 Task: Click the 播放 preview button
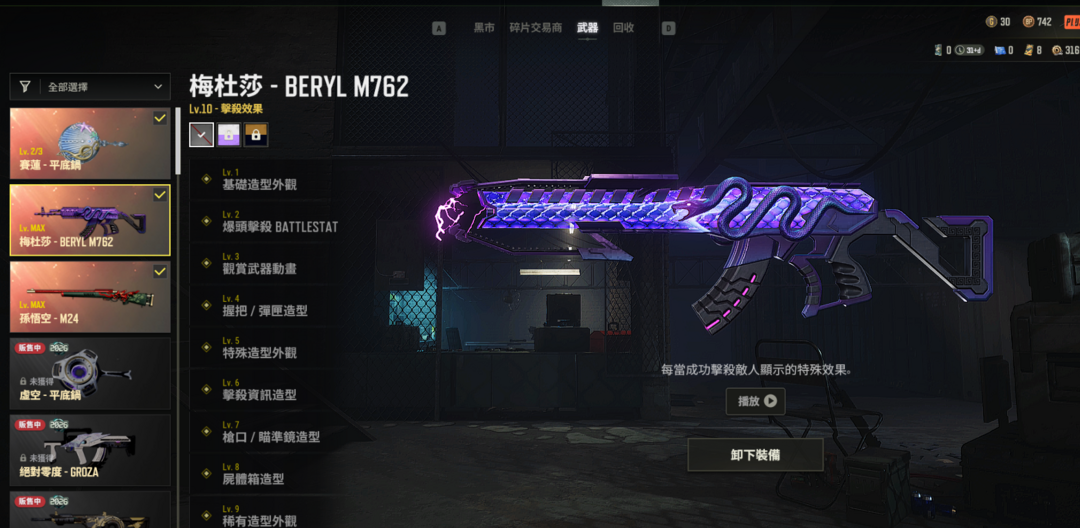(755, 401)
